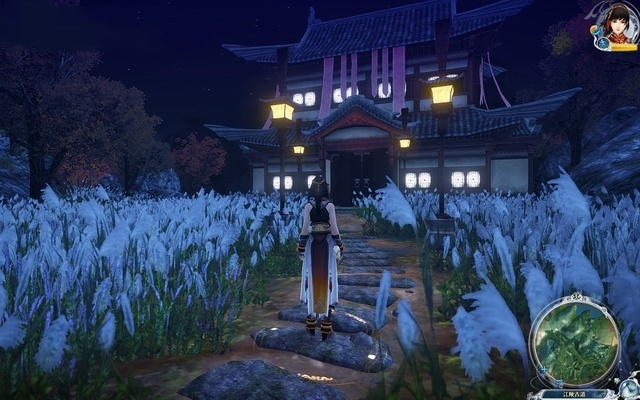
Task: Click the orange-blue swirl icon by the portrait
Action: 594,29
